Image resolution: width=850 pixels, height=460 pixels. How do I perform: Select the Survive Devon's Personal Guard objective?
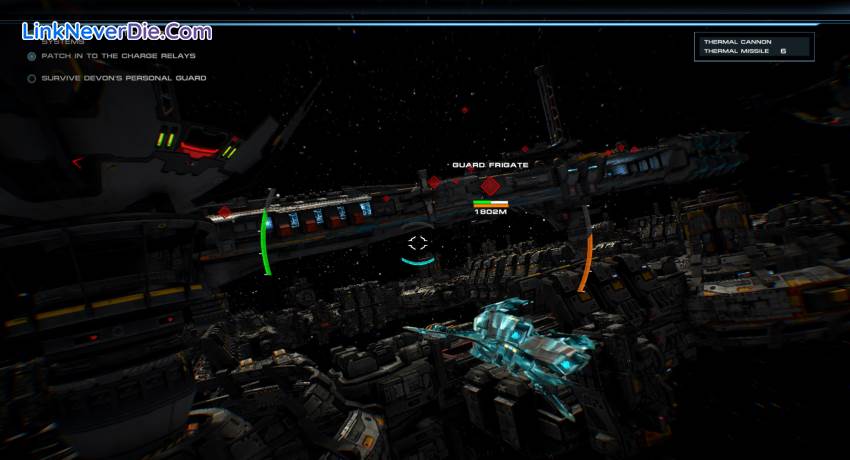coord(123,78)
